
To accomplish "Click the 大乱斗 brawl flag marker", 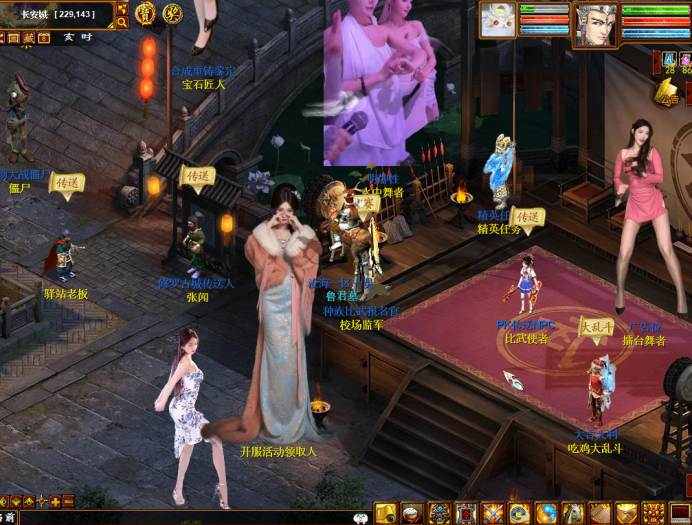I will click(x=597, y=325).
